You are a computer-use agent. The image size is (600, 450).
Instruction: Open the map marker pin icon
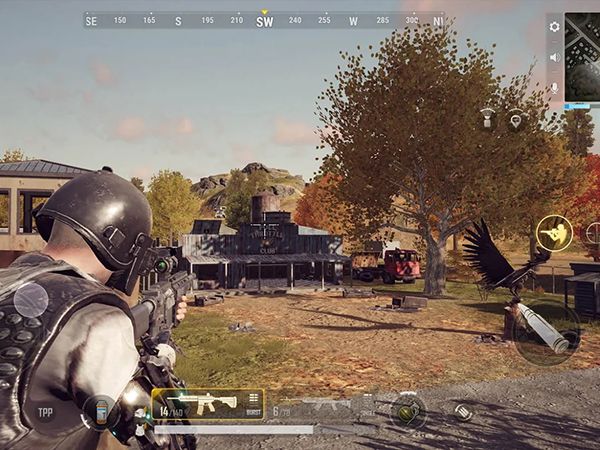point(516,119)
